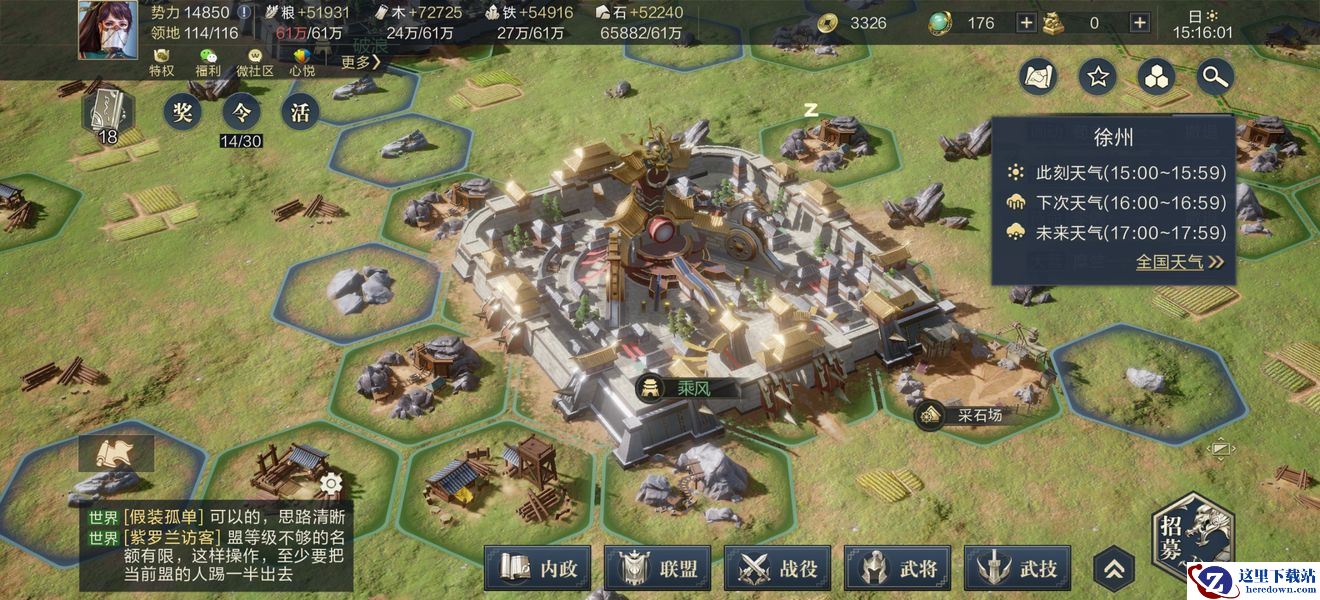The height and width of the screenshot is (600, 1320).
Task: Open the 活 activities button
Action: pos(300,111)
